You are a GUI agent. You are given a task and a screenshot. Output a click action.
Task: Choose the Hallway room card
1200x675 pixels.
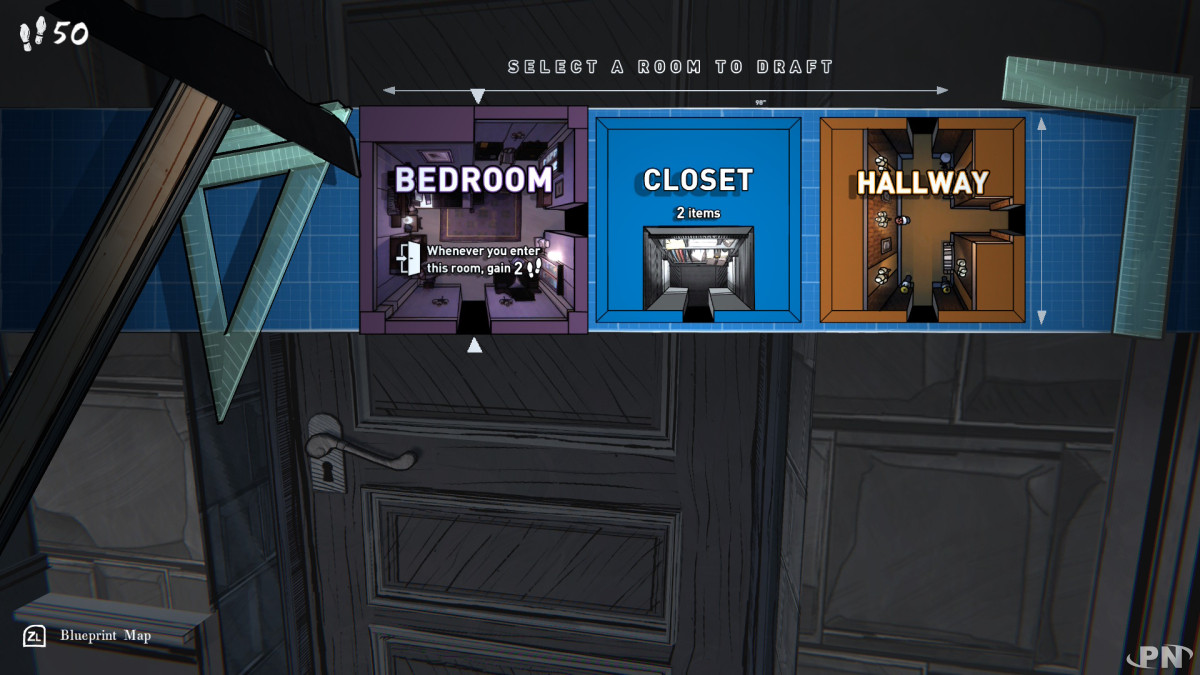(922, 220)
